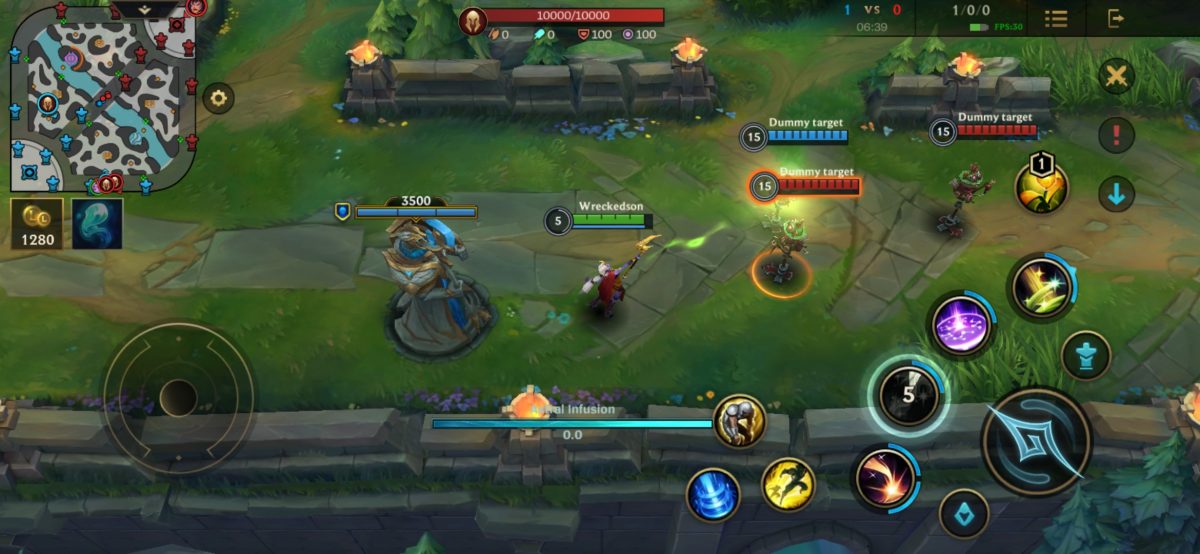The width and height of the screenshot is (1200, 554).
Task: Buy the suggested blue spirit item
Action: coord(97,223)
